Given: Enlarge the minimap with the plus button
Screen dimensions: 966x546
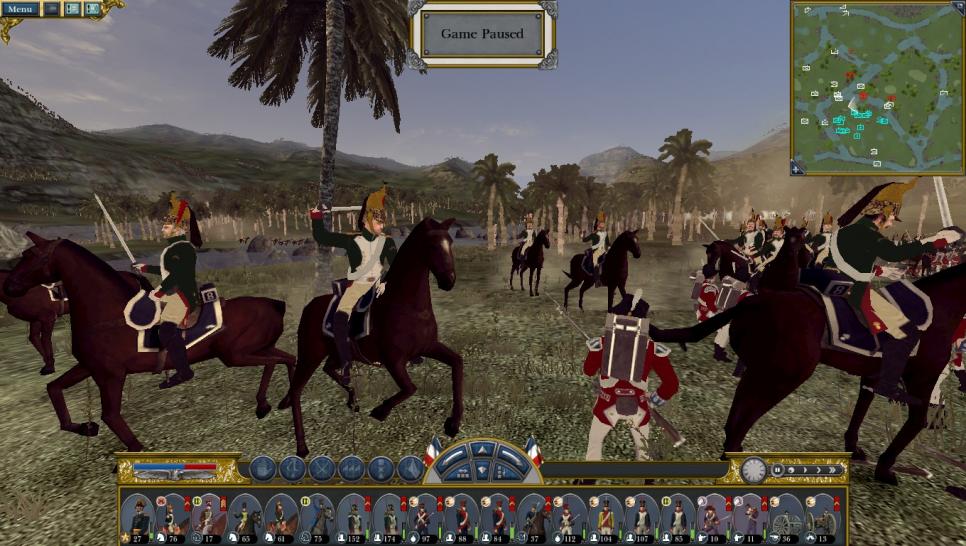Looking at the screenshot, I should tap(797, 168).
